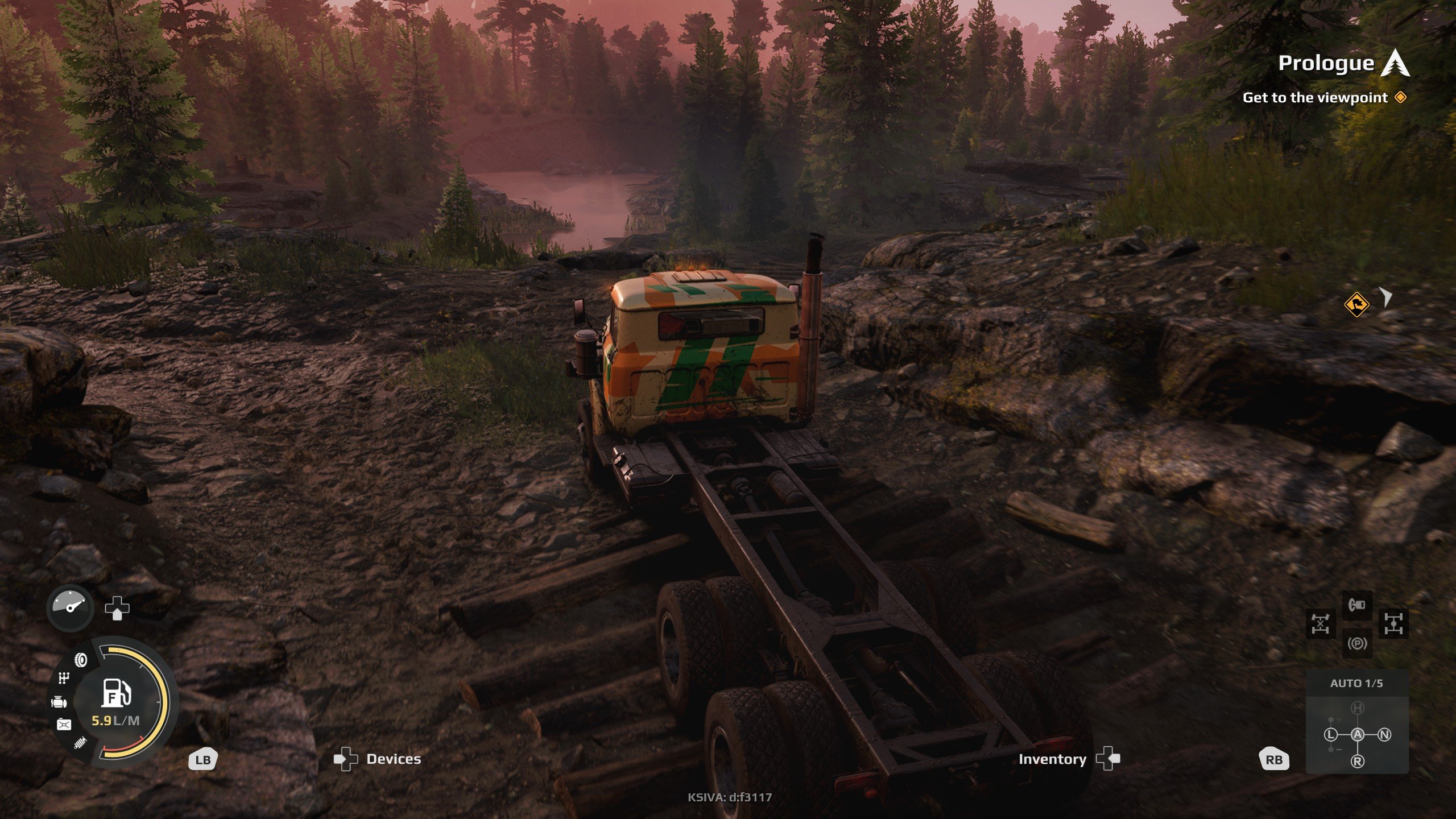Click the engine status icon

point(59,702)
